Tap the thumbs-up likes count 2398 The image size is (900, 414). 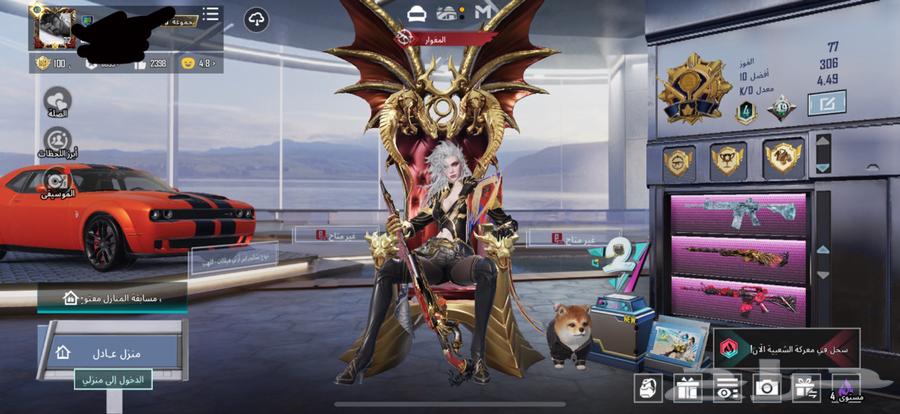point(150,63)
